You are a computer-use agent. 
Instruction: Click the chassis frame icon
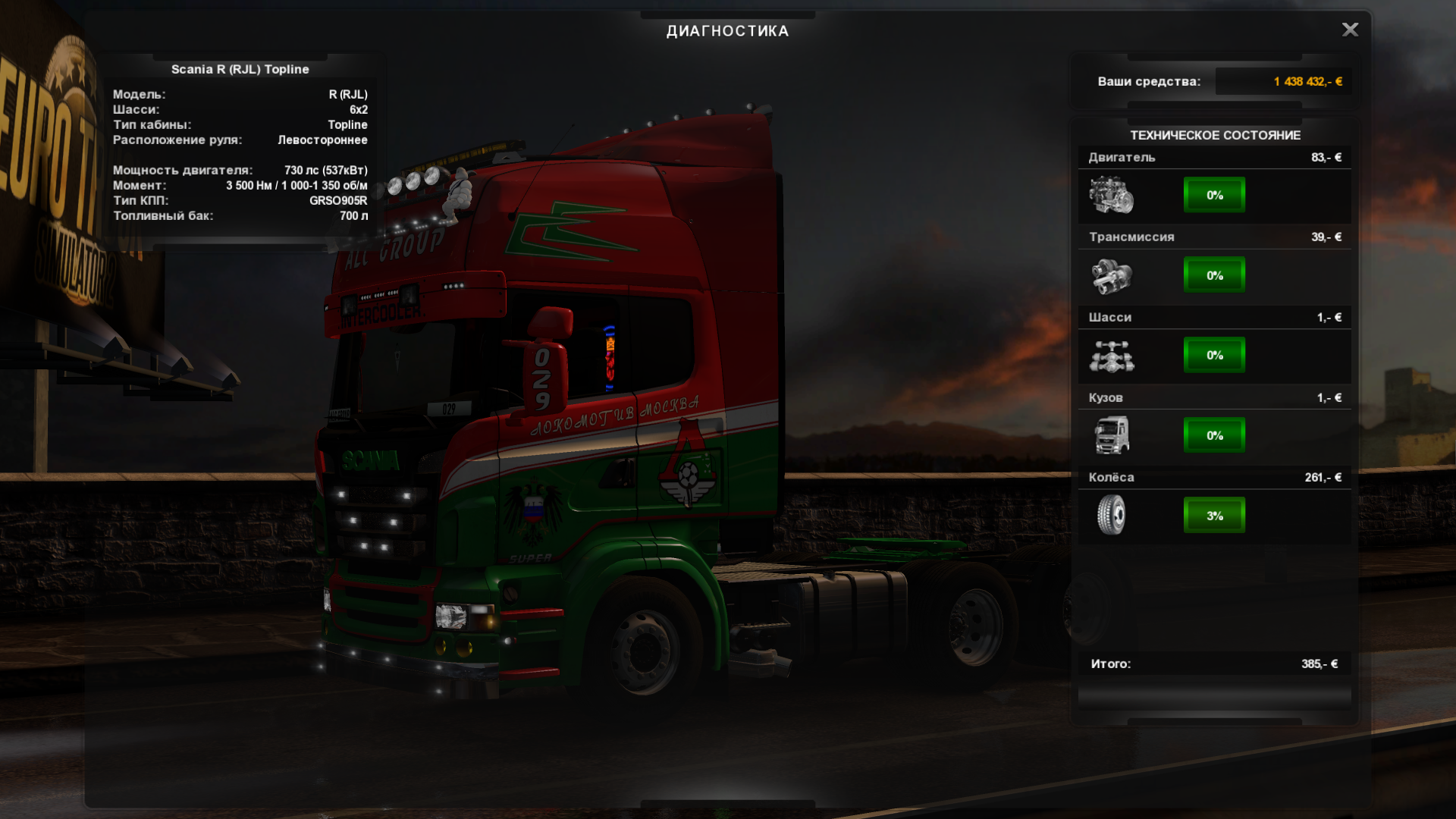1112,356
